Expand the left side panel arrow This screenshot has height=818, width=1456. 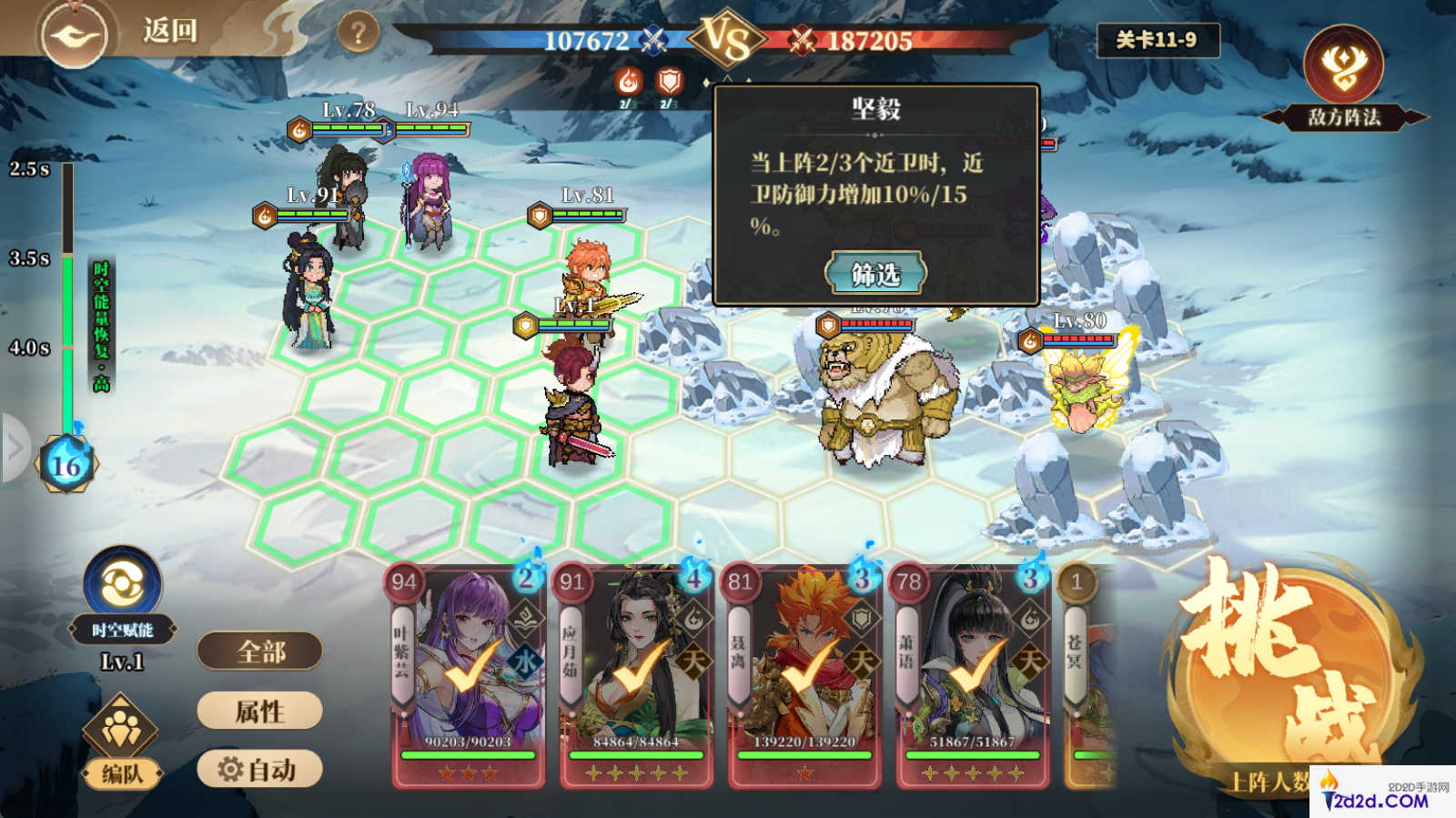pyautogui.click(x=15, y=447)
